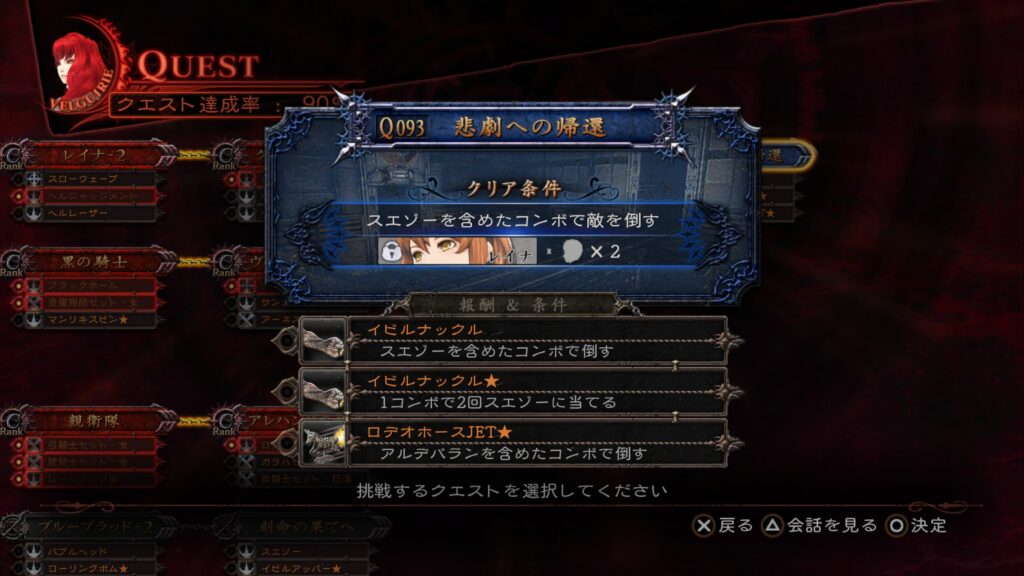Open the ブルーブラッド-2 quest node
Viewport: 1024px width, 576px height.
[x=93, y=526]
